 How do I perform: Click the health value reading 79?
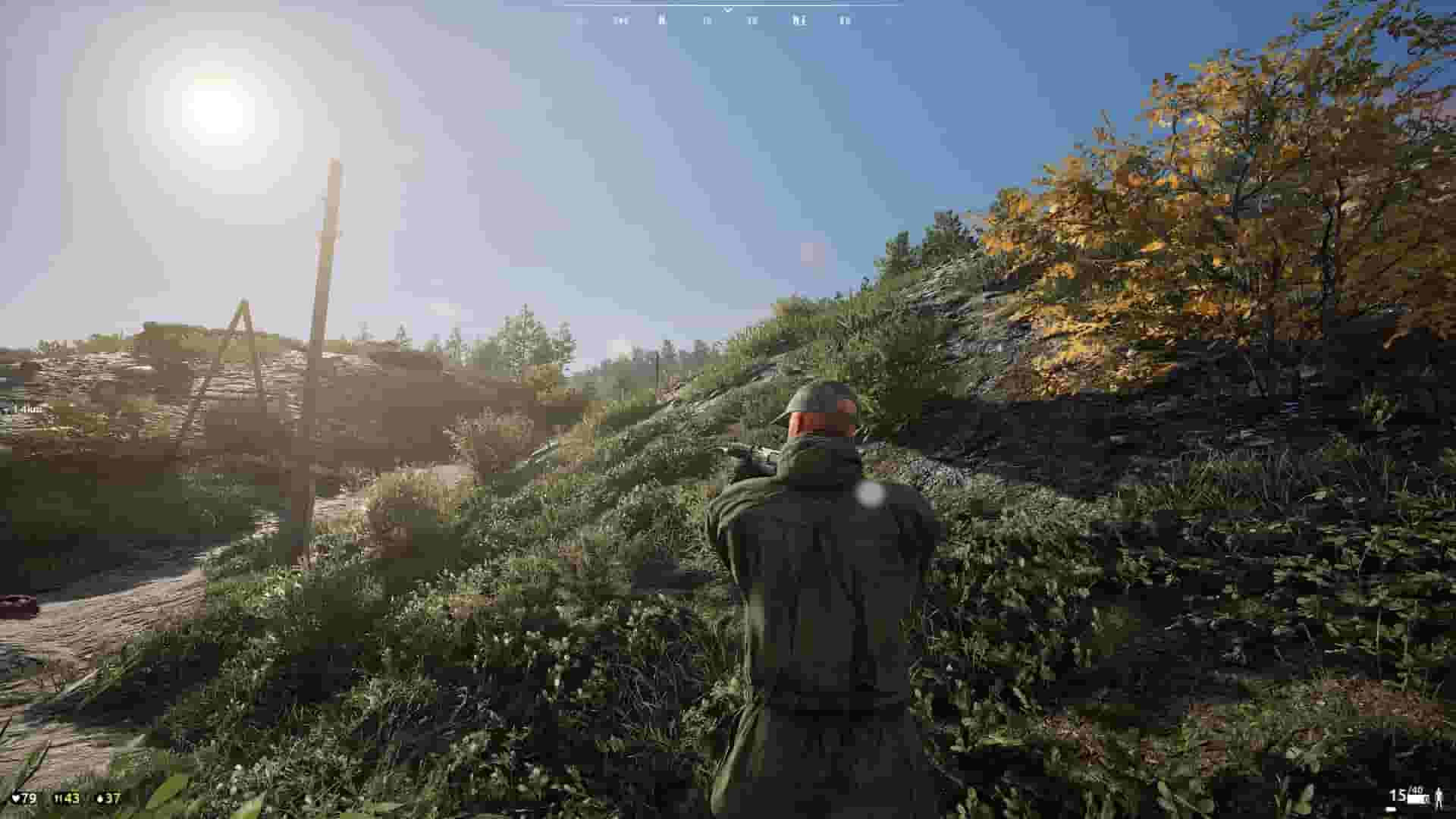(29, 799)
